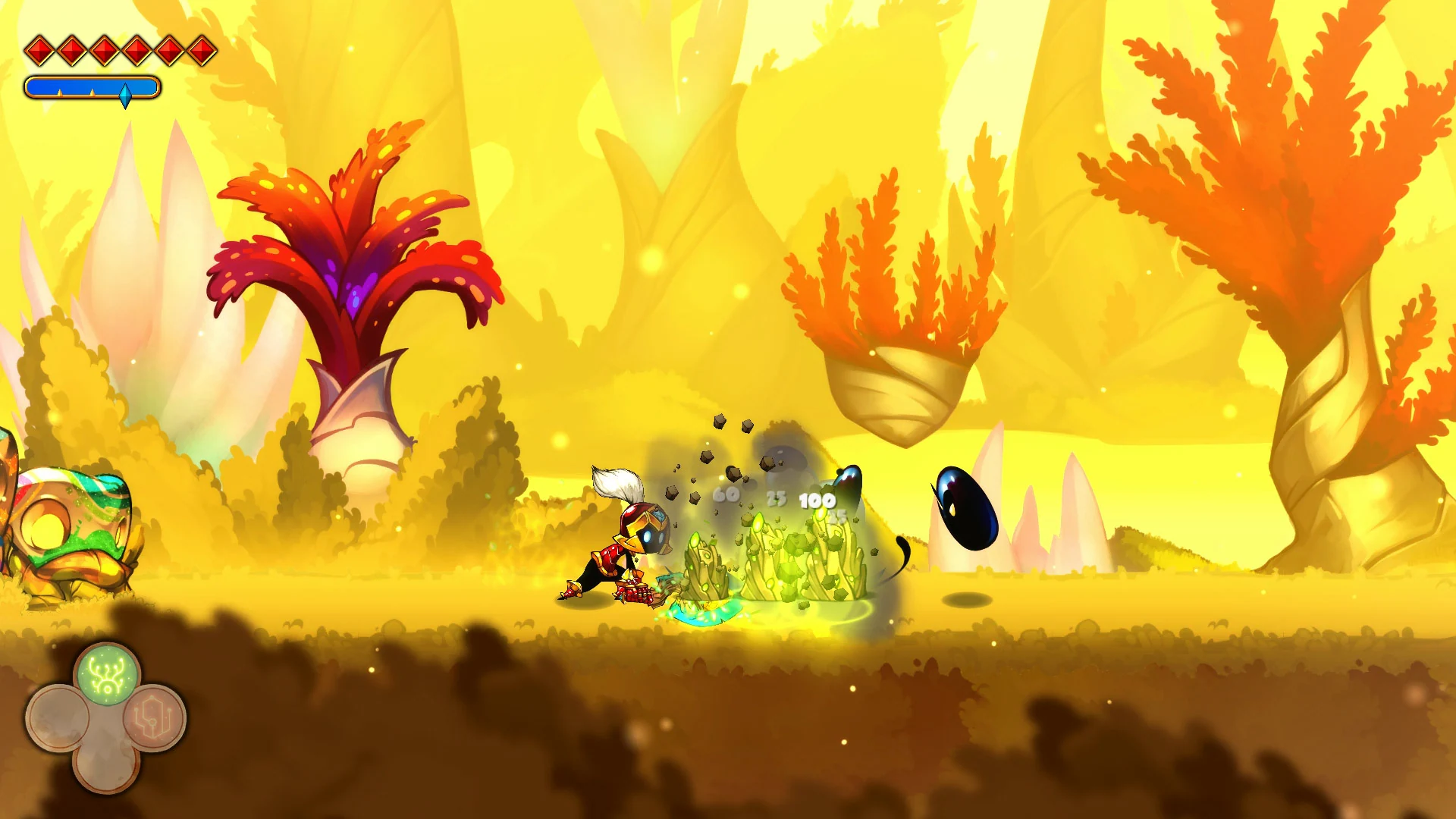Image resolution: width=1456 pixels, height=819 pixels.
Task: Click the blue diamond marker on the energy bar
Action: [x=126, y=93]
